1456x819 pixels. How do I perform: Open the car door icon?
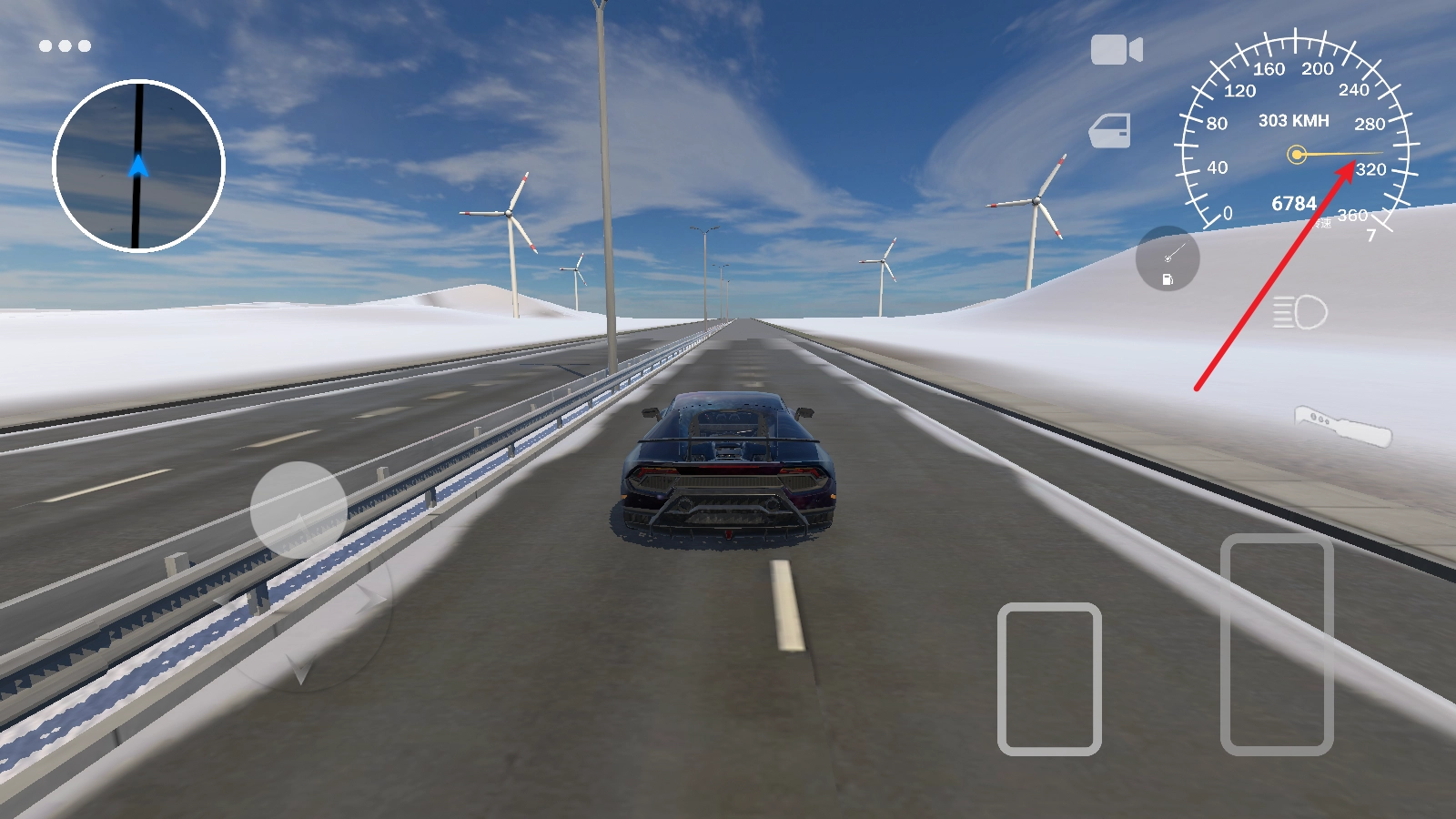point(1110,131)
